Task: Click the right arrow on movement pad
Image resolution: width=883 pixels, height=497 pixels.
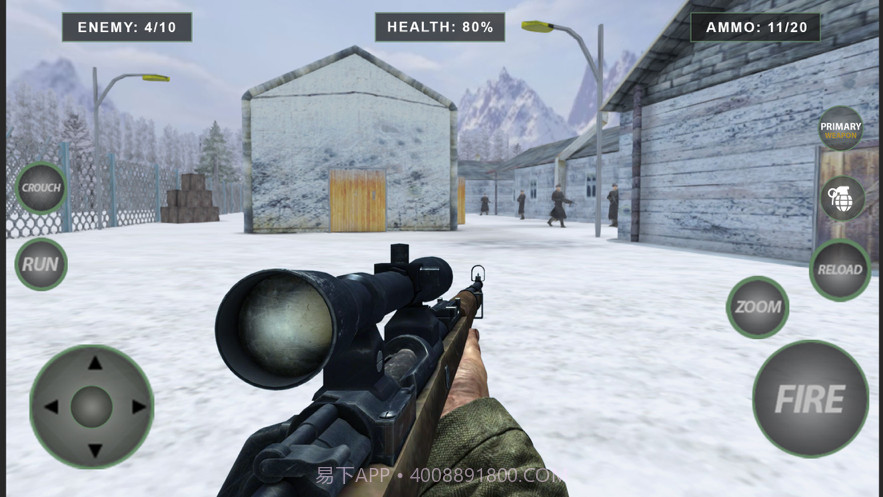Action: [137, 407]
